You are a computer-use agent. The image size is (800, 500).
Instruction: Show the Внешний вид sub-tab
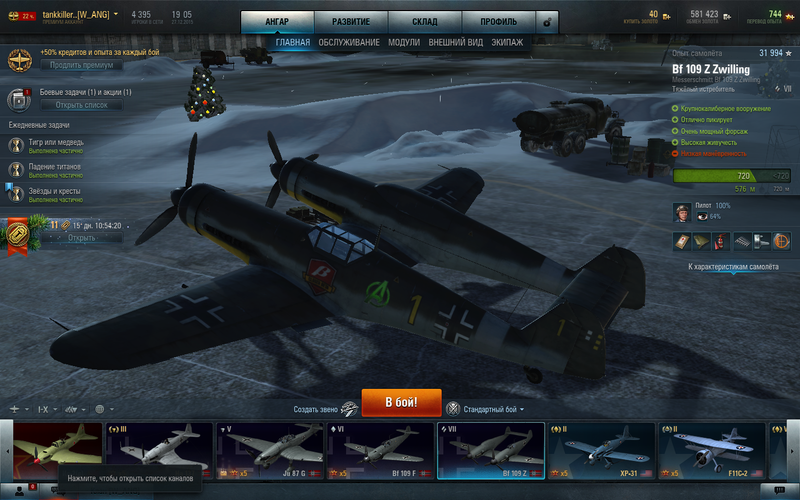[456, 43]
